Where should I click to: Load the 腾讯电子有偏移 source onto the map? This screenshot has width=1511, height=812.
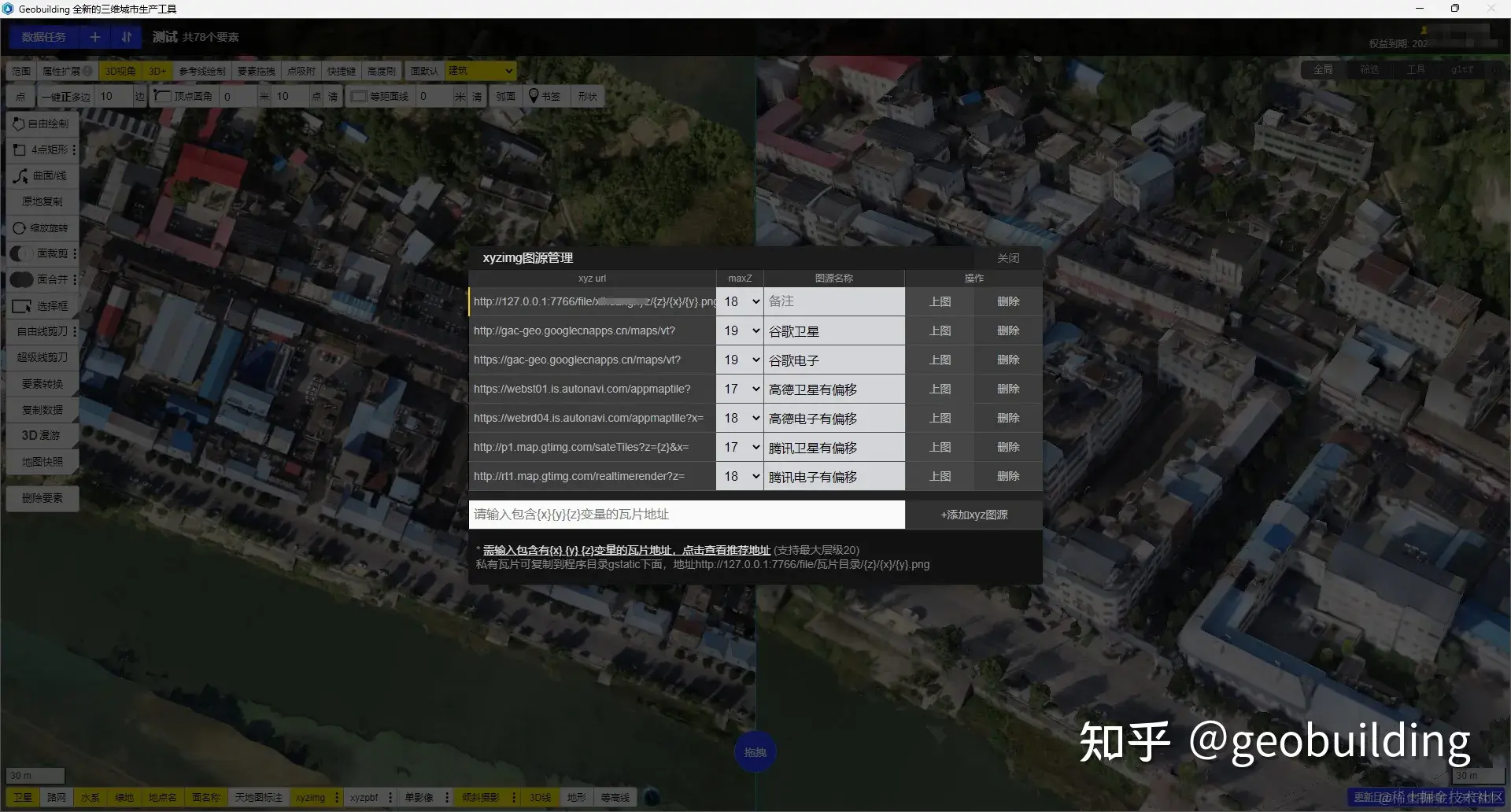[x=940, y=476]
